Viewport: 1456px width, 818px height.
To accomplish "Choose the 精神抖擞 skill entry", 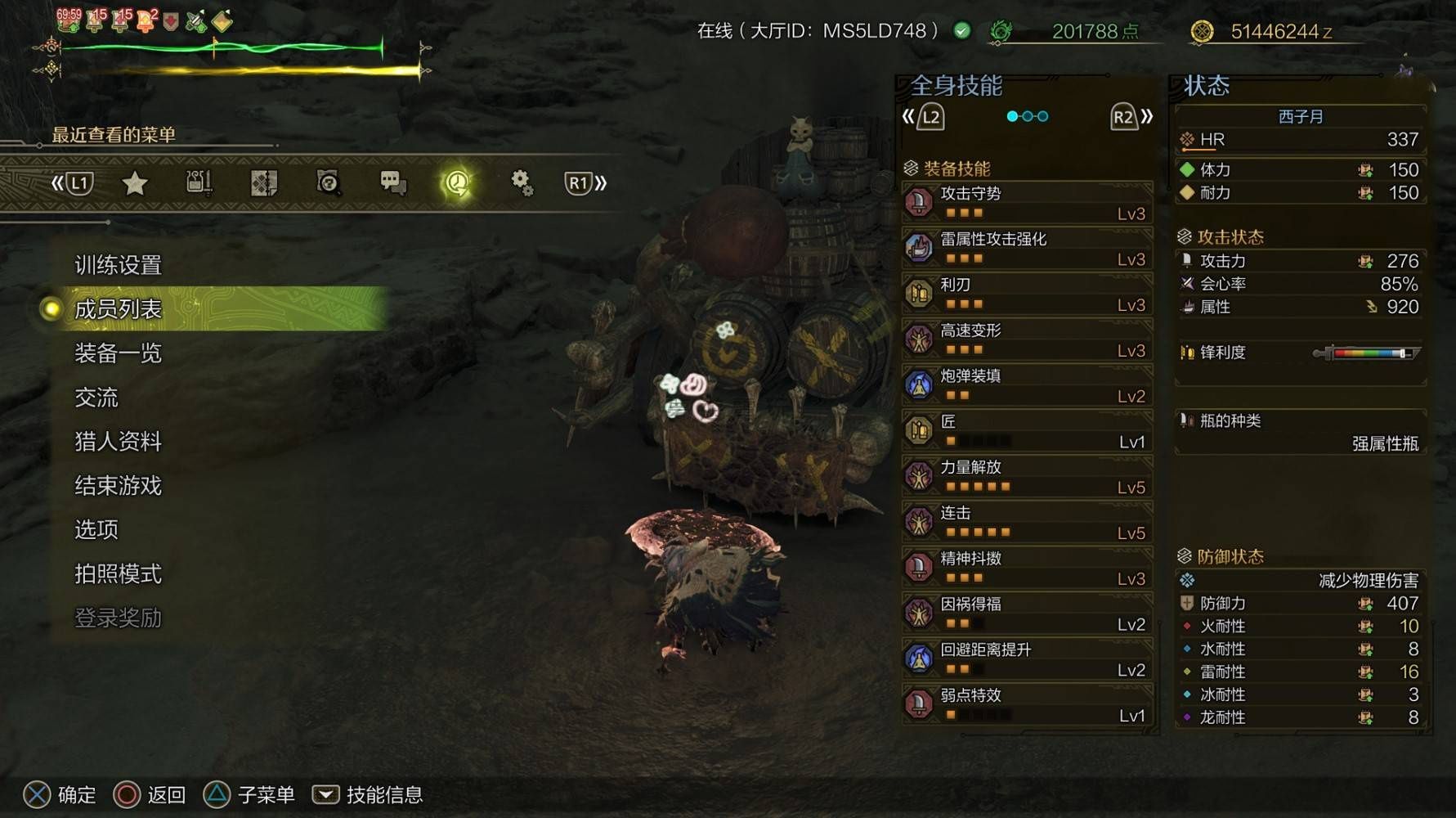I will point(1028,568).
